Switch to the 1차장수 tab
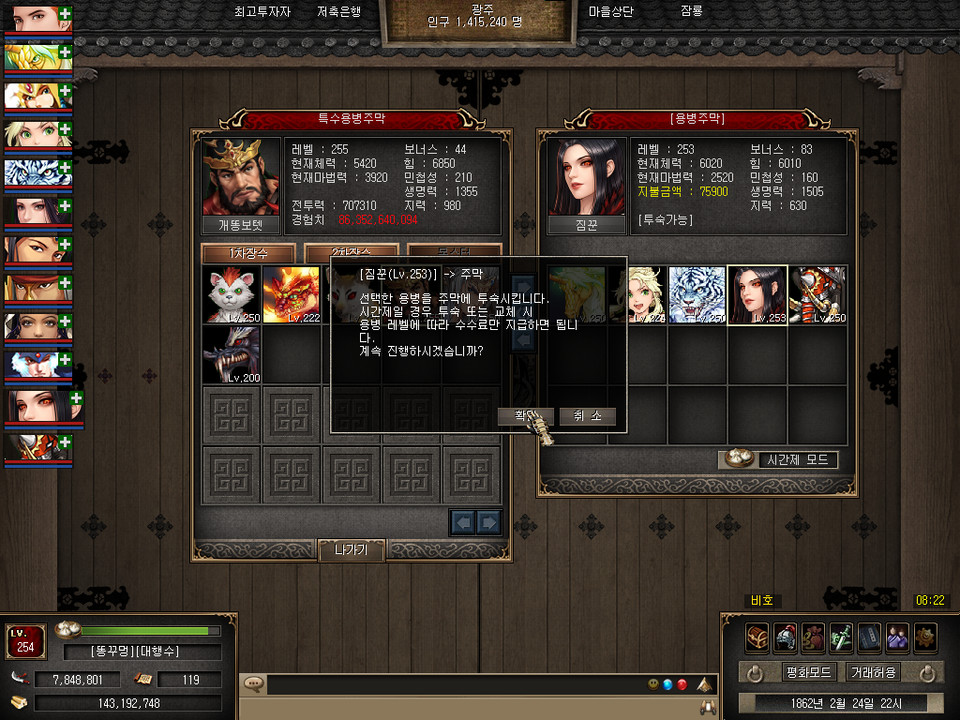This screenshot has width=960, height=720. pyautogui.click(x=248, y=254)
